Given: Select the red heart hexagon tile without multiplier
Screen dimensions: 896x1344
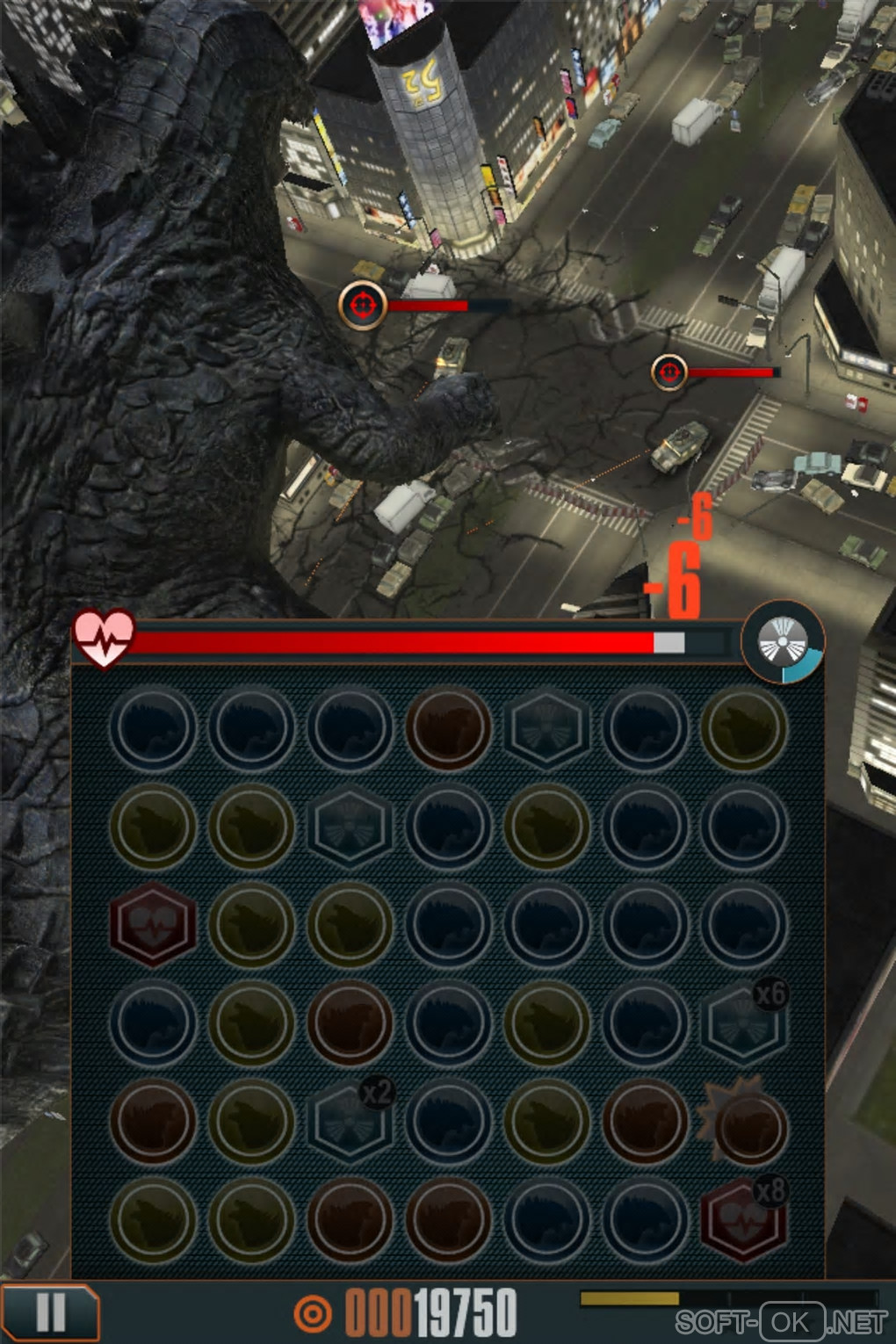Looking at the screenshot, I should pyautogui.click(x=152, y=925).
